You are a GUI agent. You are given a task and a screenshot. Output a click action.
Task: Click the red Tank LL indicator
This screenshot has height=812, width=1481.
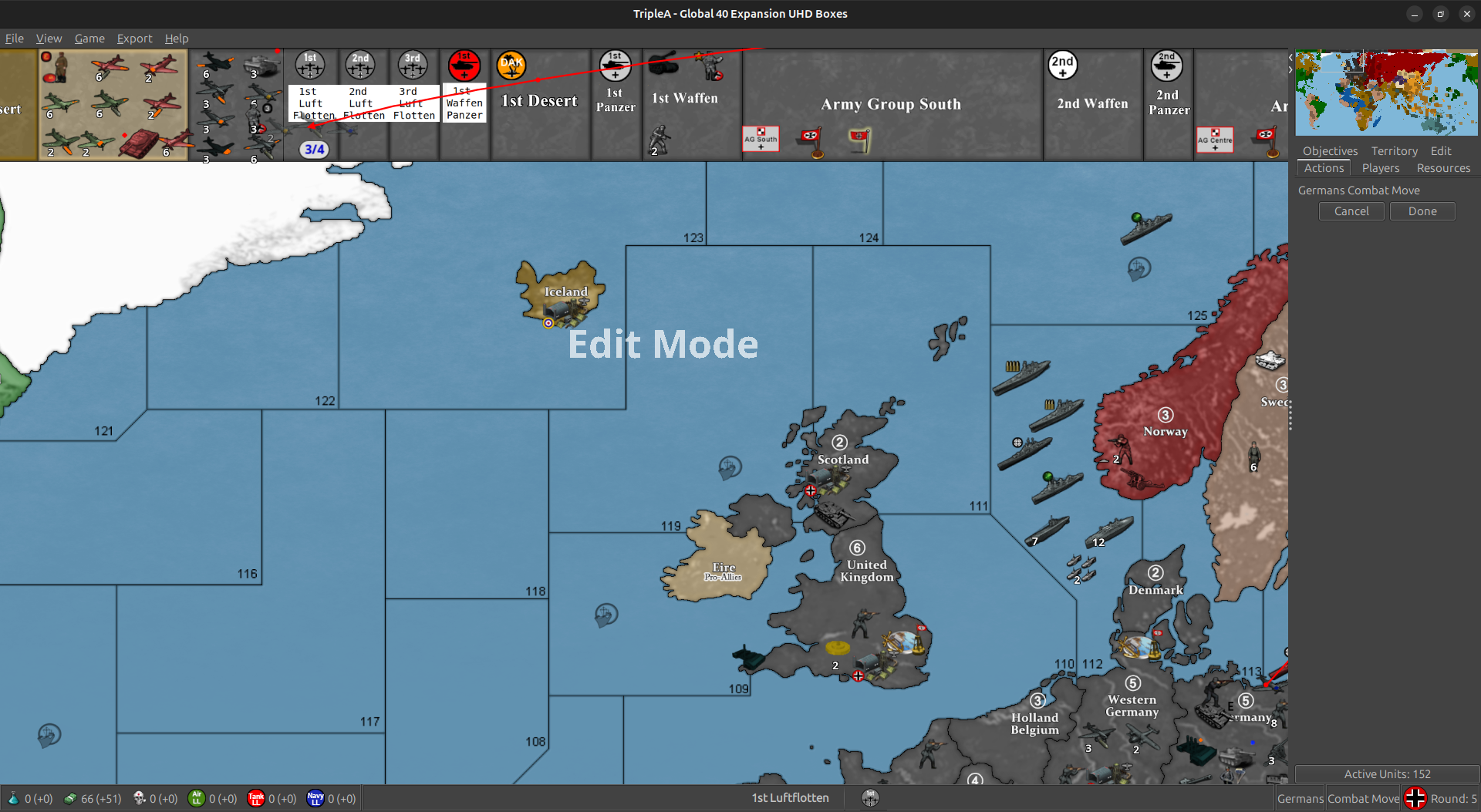coord(257,798)
